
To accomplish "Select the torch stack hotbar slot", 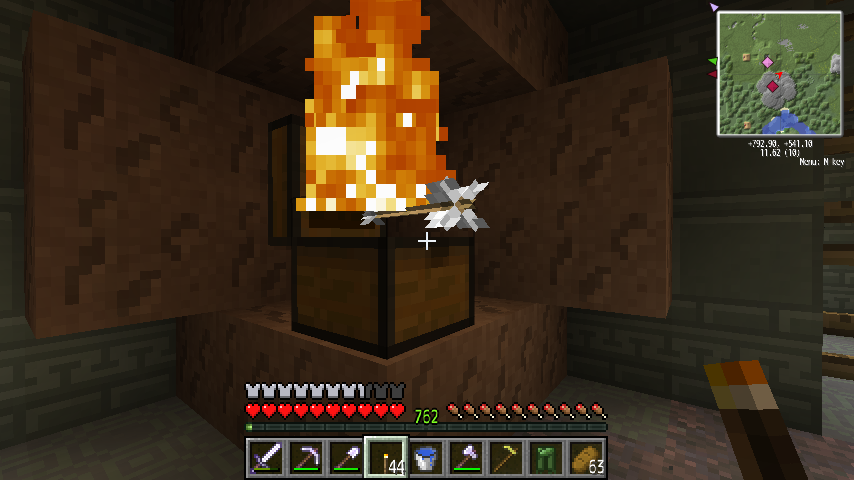I will [x=386, y=458].
